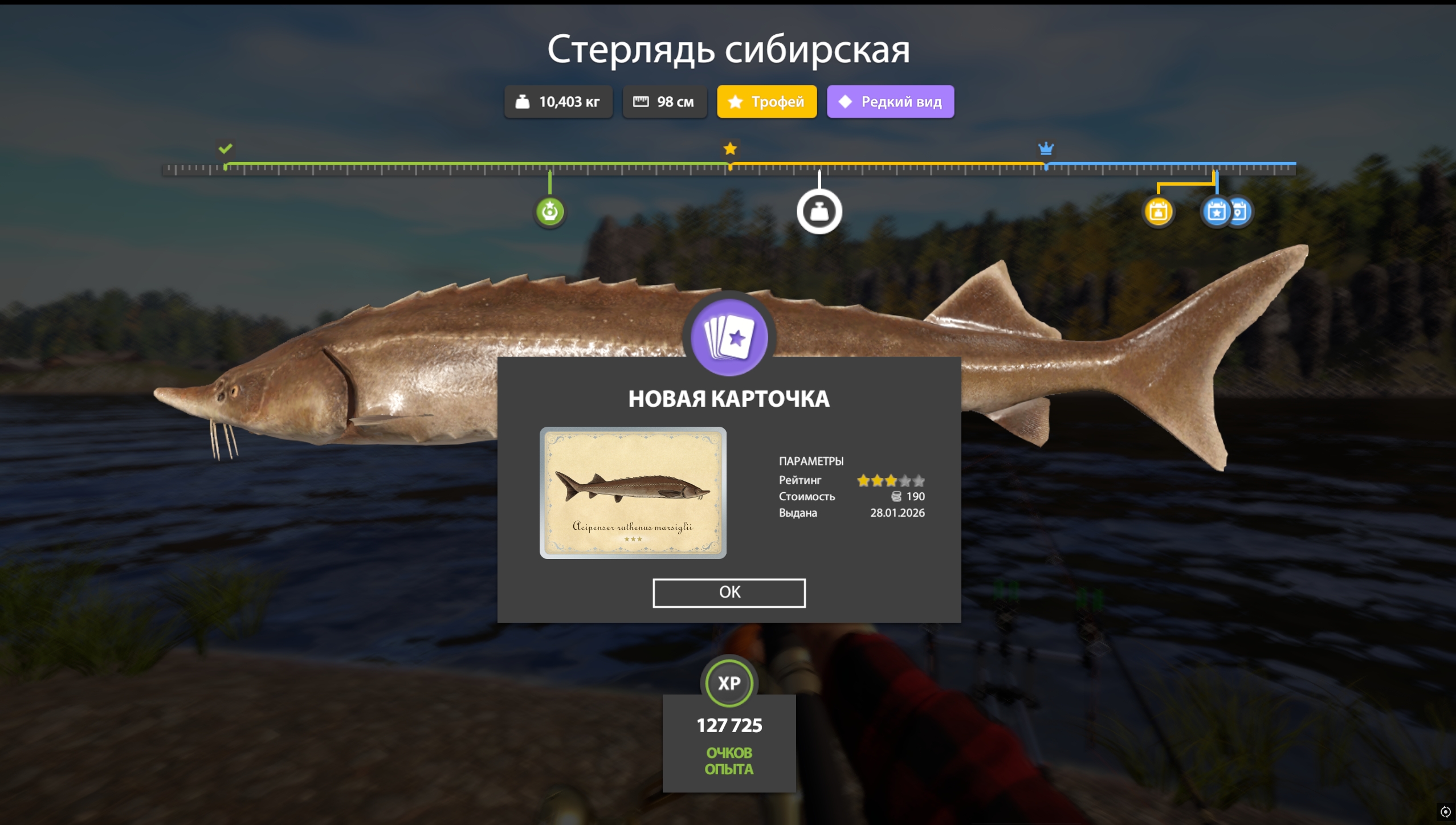1456x825 pixels.
Task: Click the blue crown marker on the scale
Action: coord(1046,149)
